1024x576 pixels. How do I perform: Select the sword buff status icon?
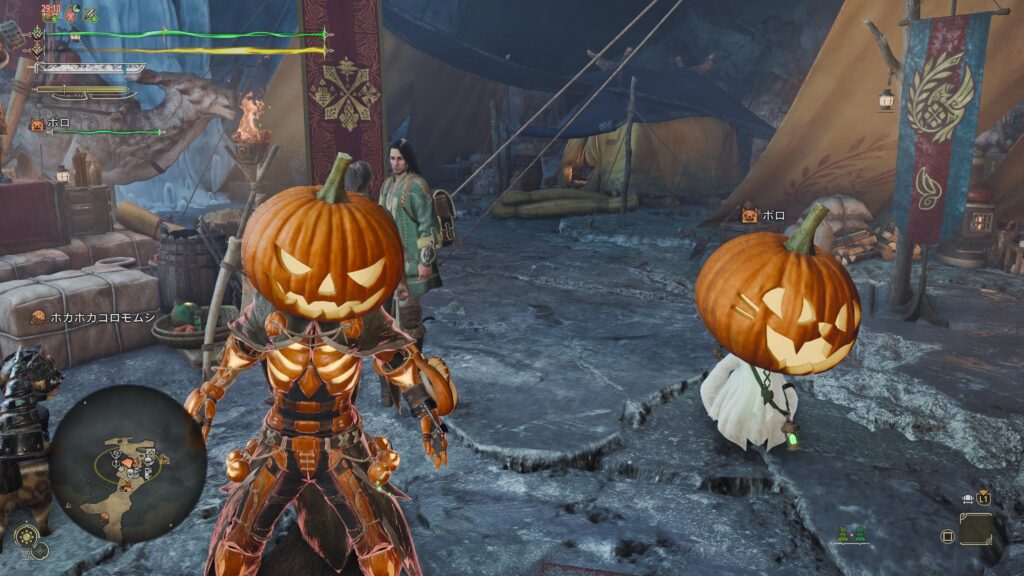pos(90,14)
